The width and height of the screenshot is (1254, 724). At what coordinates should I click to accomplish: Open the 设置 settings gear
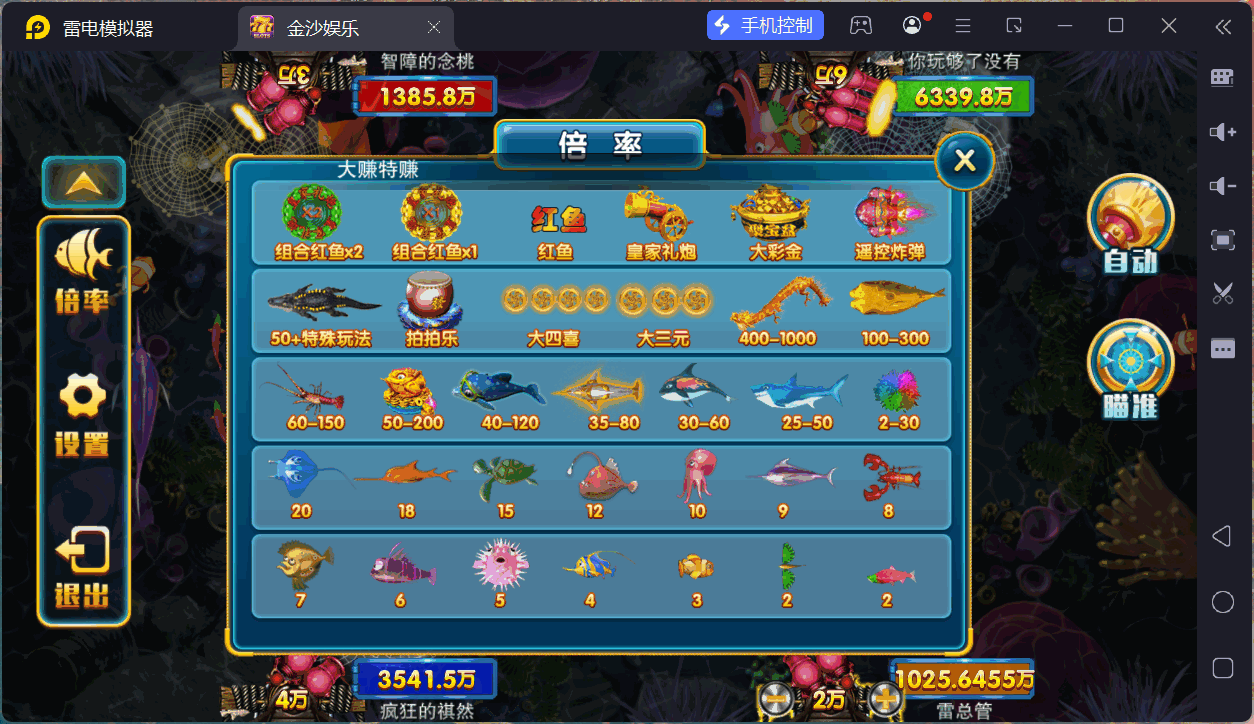(83, 414)
